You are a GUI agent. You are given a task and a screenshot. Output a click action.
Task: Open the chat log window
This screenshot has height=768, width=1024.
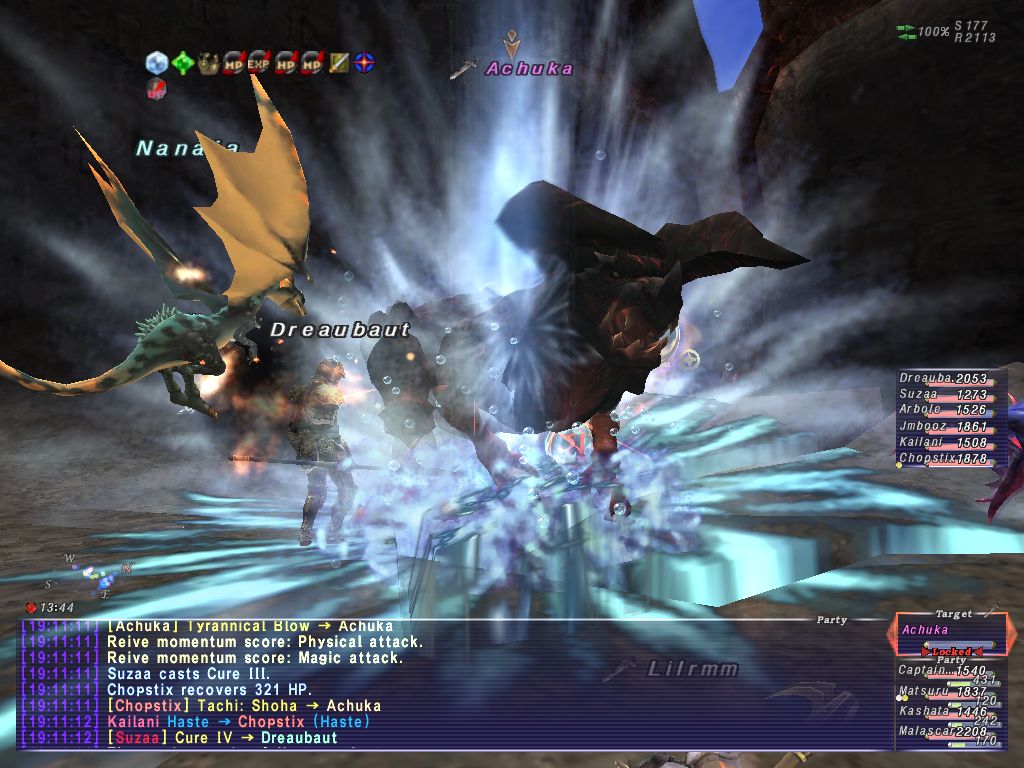tap(450, 684)
